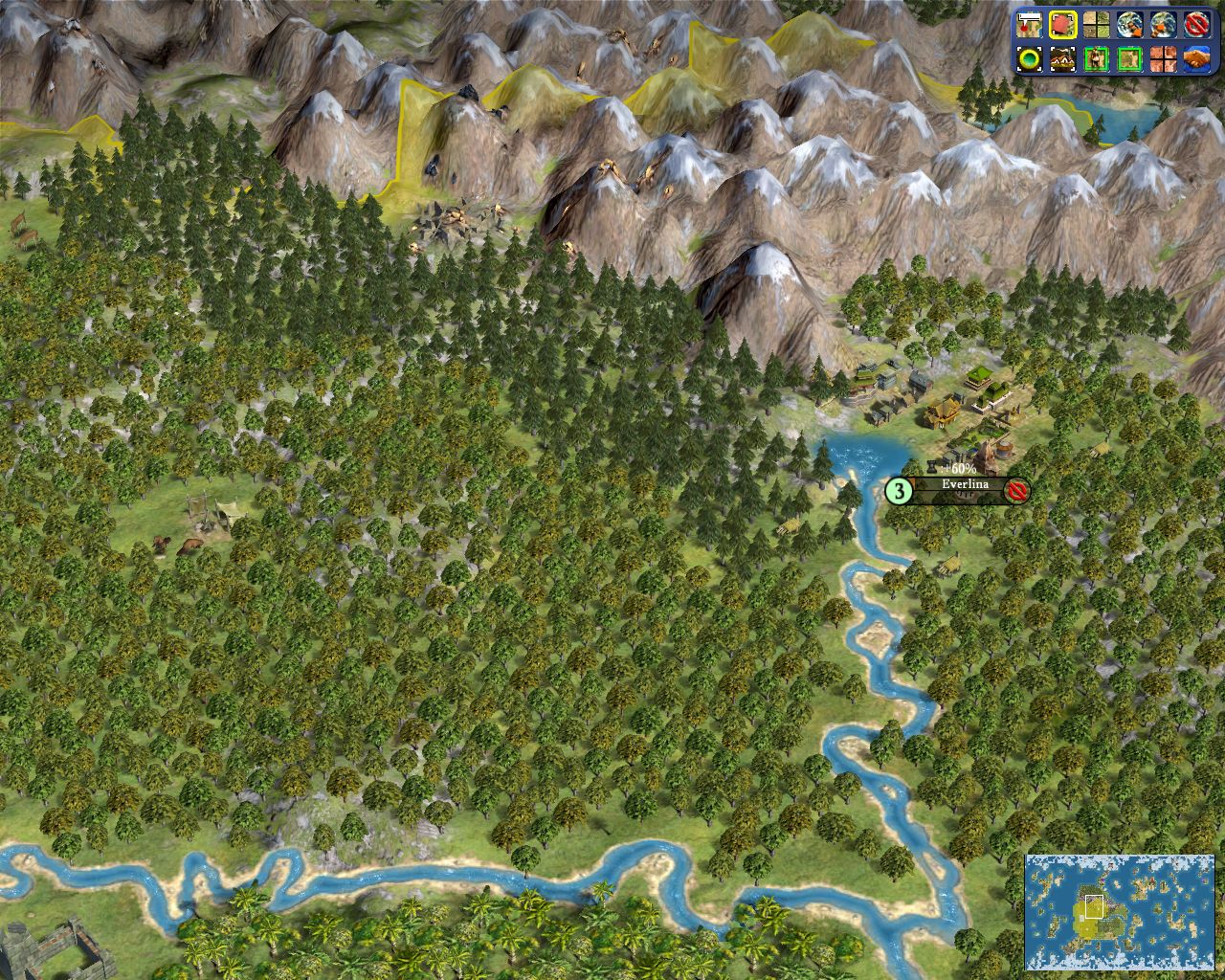
Task: Select the first globe view icon
Action: click(x=1129, y=24)
